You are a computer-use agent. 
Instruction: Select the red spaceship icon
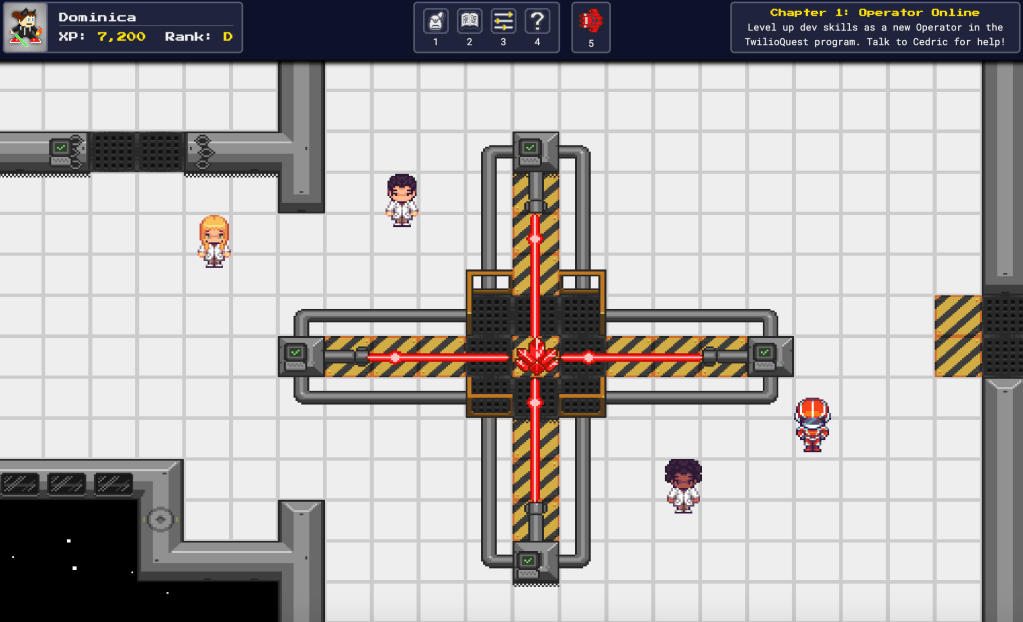pyautogui.click(x=591, y=21)
